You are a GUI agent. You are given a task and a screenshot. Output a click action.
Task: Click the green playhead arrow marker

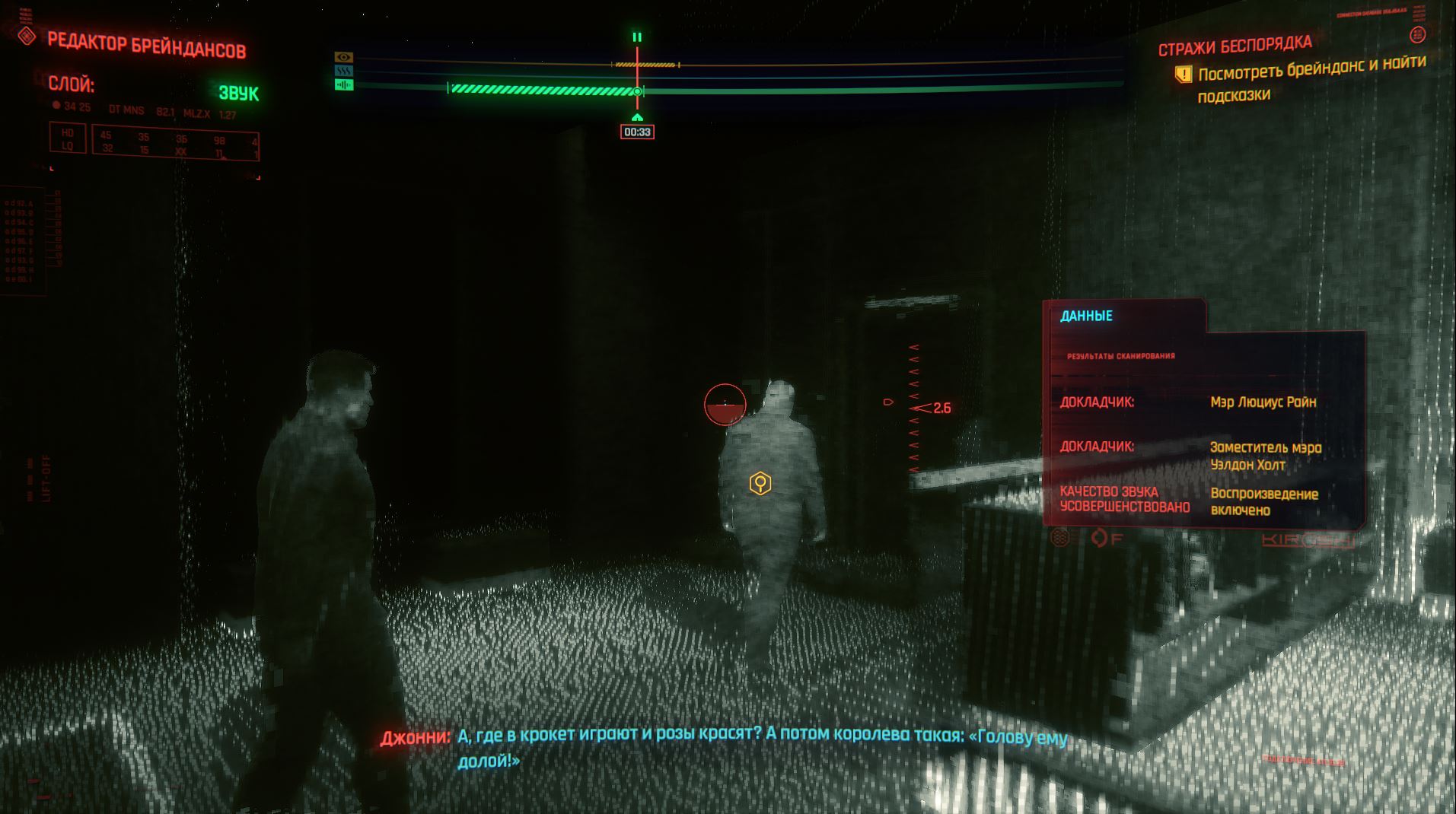[x=637, y=117]
